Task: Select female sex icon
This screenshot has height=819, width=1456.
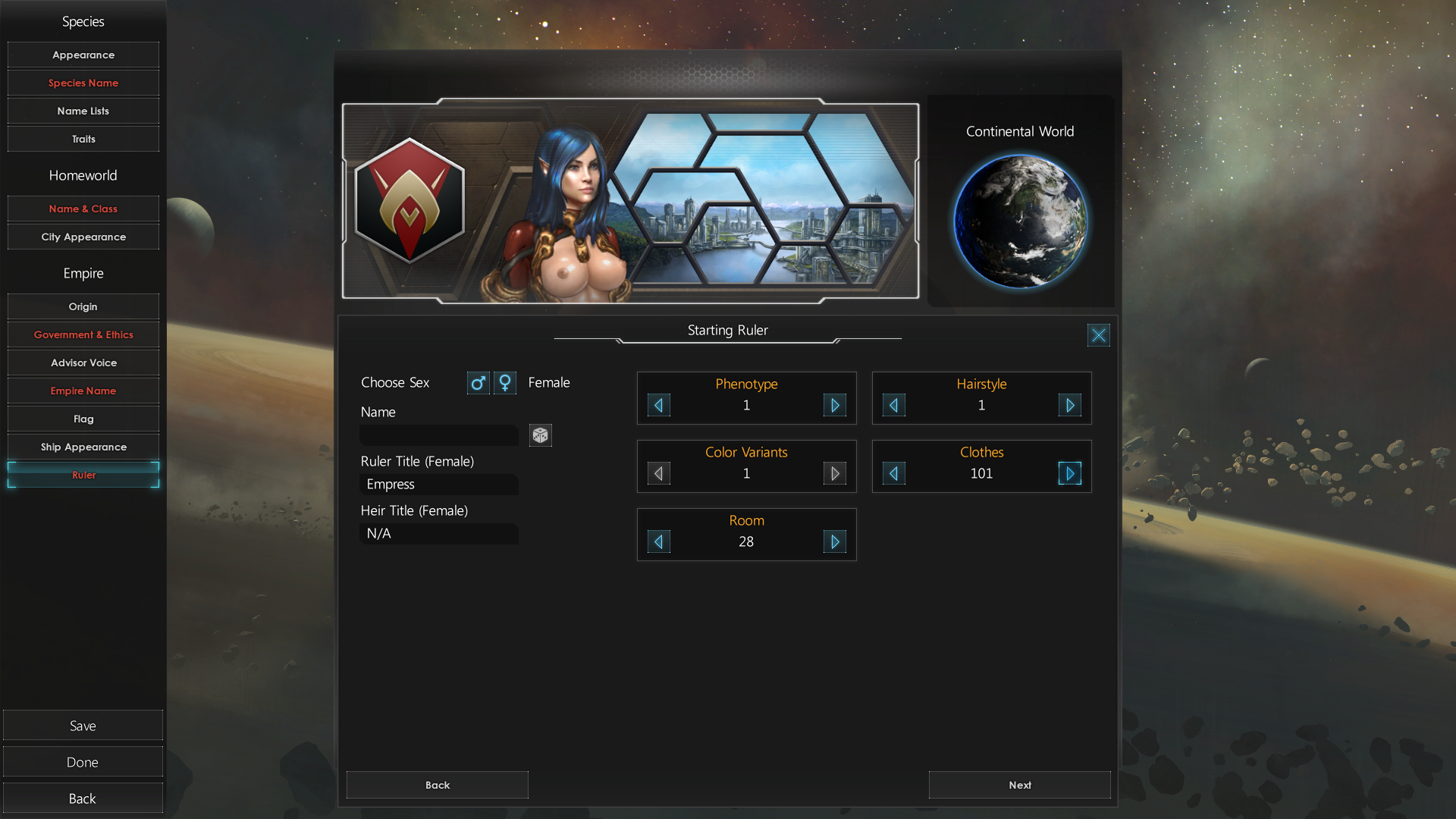Action: tap(505, 383)
